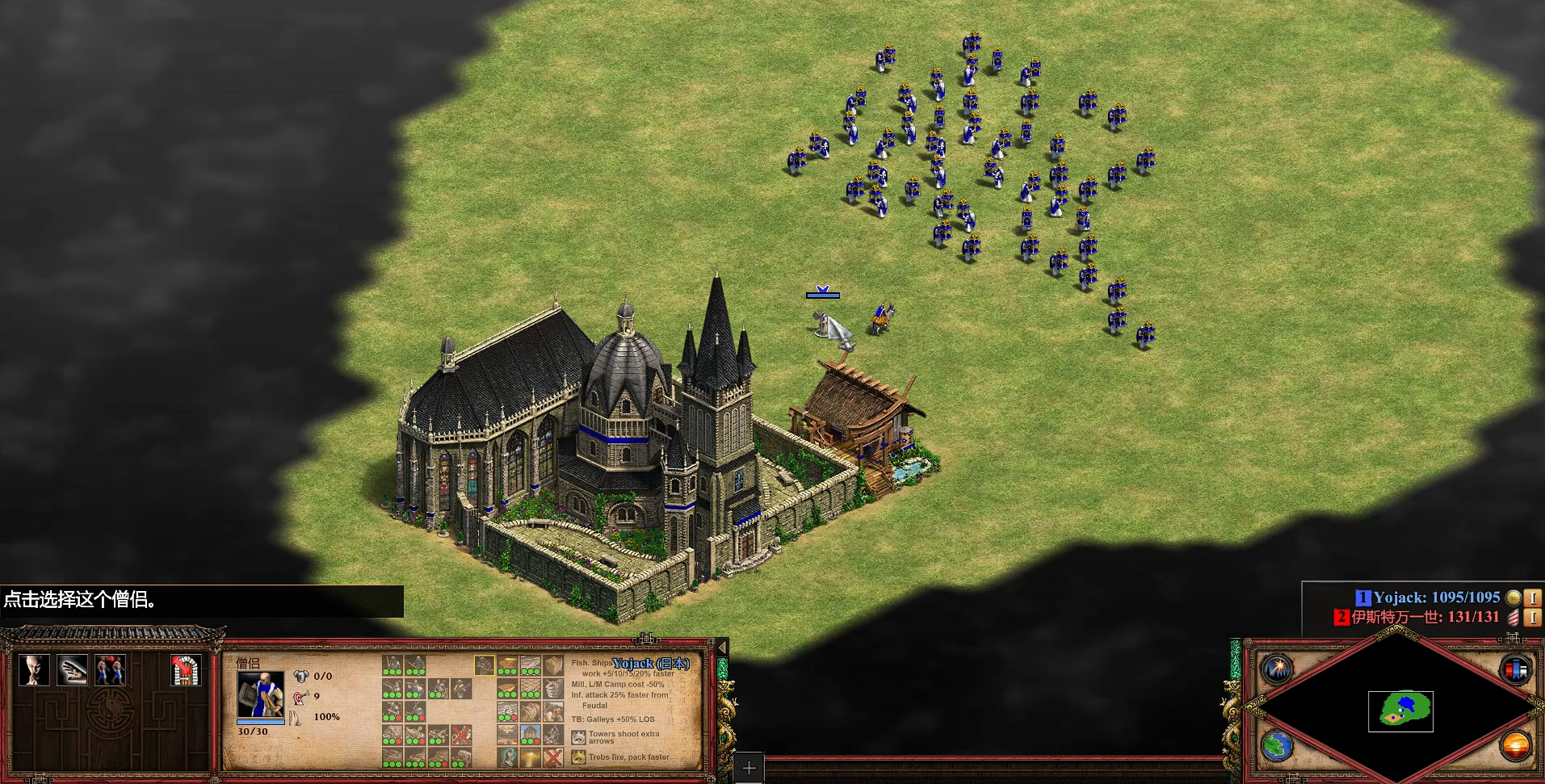Select the garrison arched gate command
The width and height of the screenshot is (1545, 784).
click(x=185, y=670)
